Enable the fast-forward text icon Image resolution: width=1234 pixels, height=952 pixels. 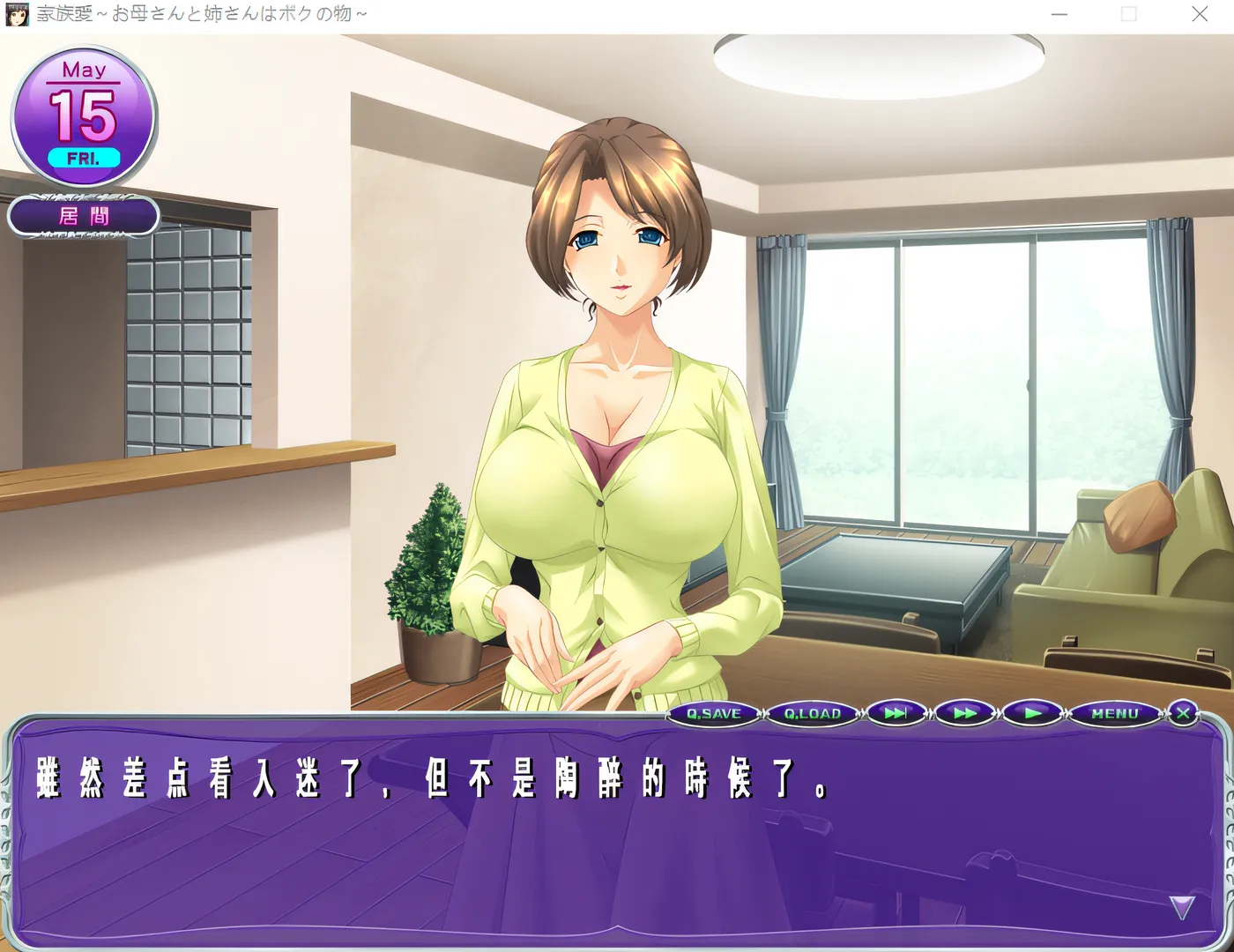point(963,714)
